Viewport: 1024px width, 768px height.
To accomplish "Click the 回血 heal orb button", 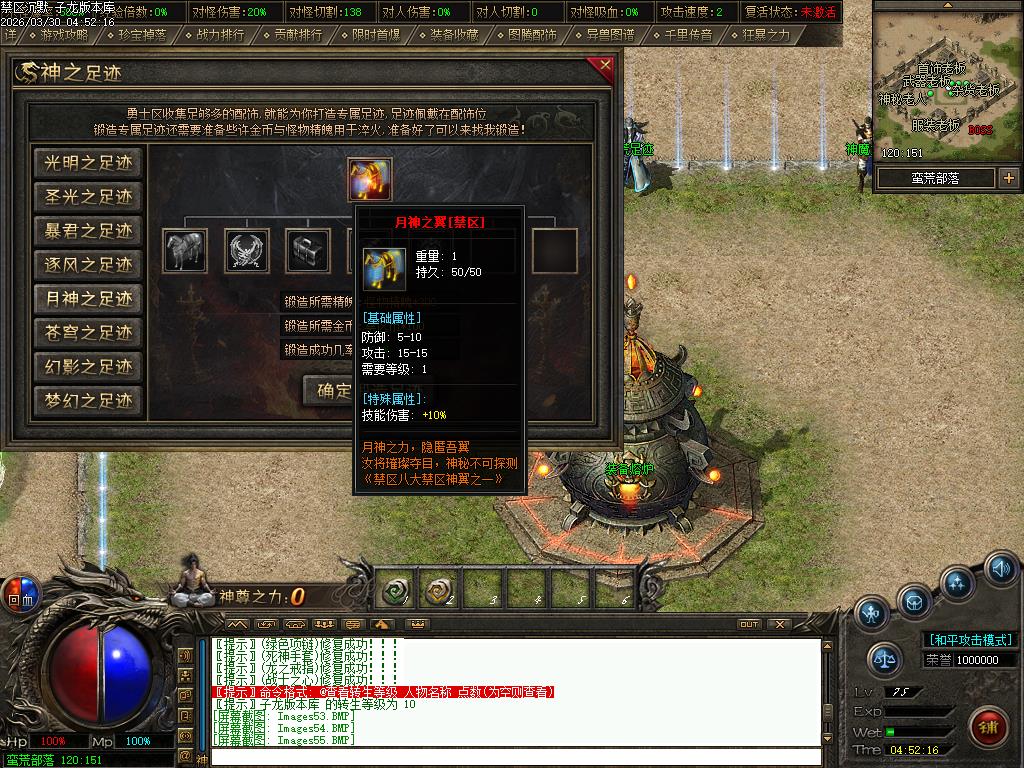I will point(19,593).
